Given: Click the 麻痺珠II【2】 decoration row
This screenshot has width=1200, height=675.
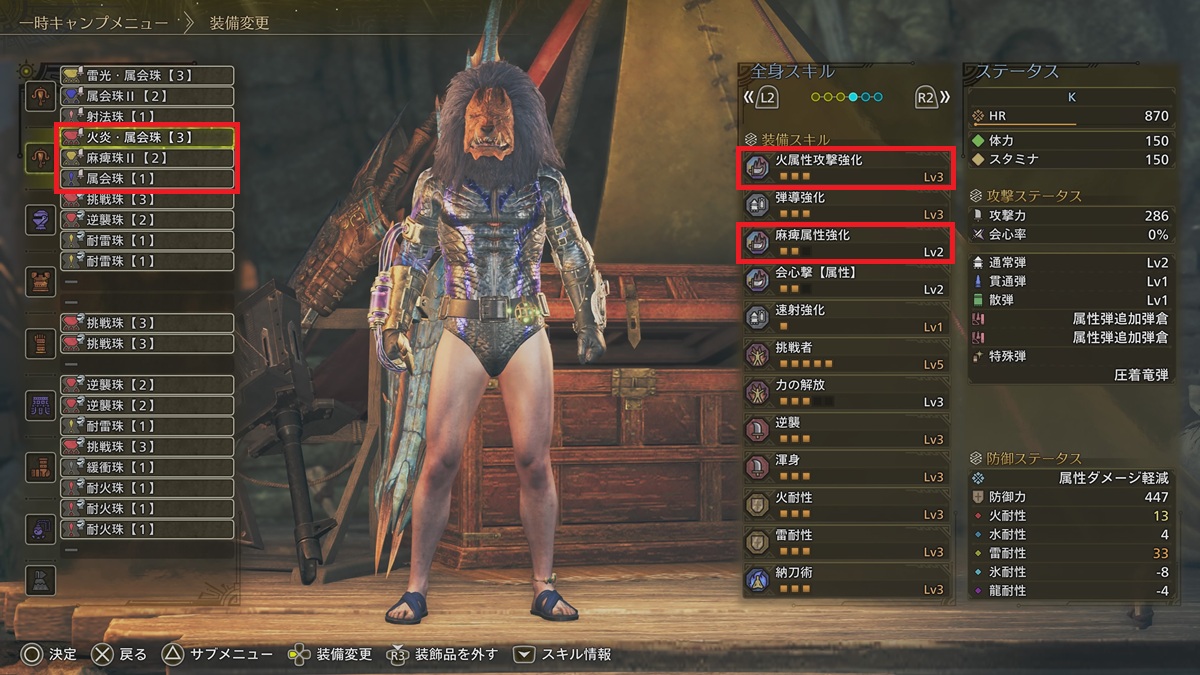Looking at the screenshot, I should click(x=146, y=158).
